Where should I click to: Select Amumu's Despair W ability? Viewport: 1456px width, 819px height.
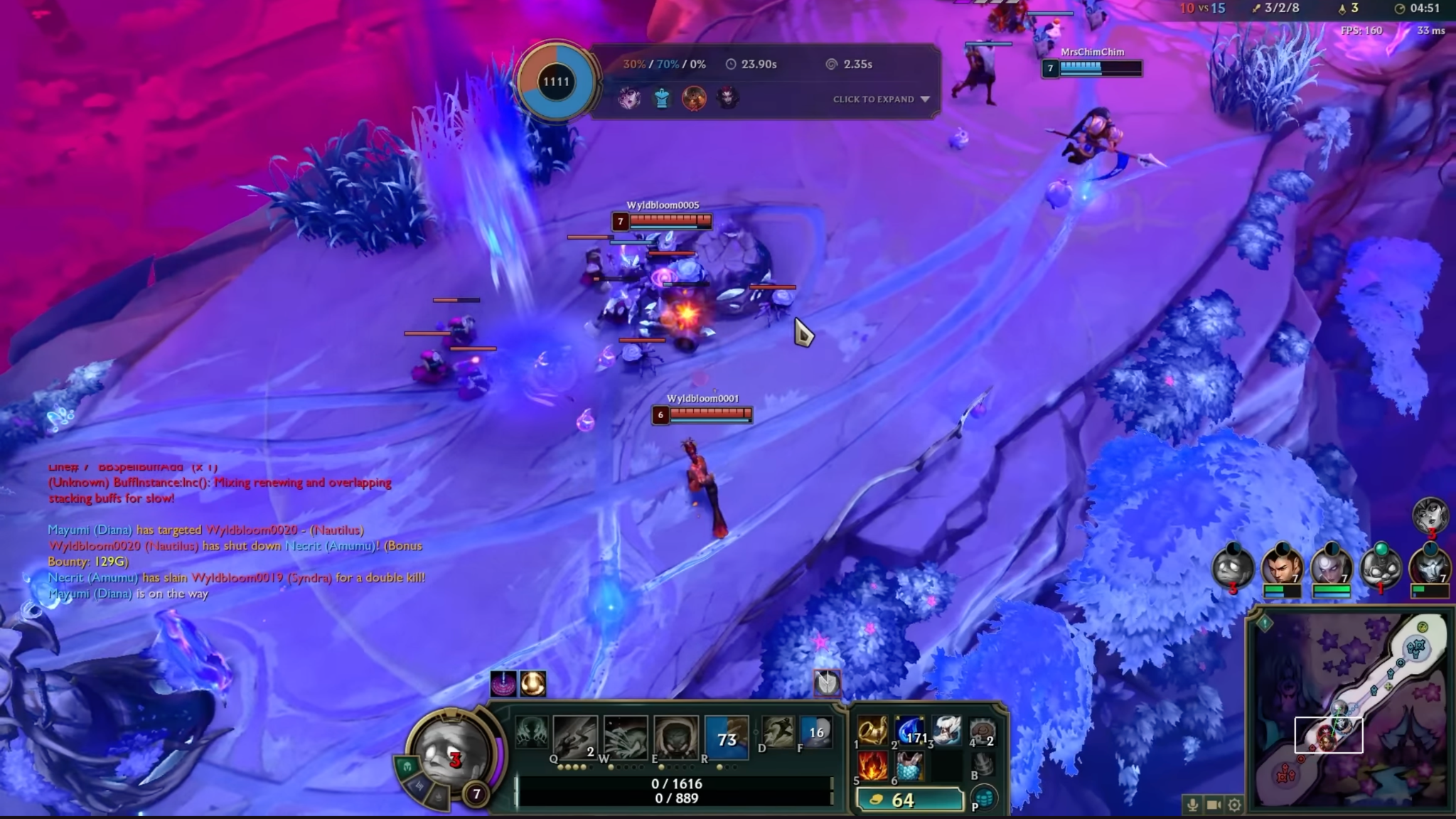tap(625, 737)
